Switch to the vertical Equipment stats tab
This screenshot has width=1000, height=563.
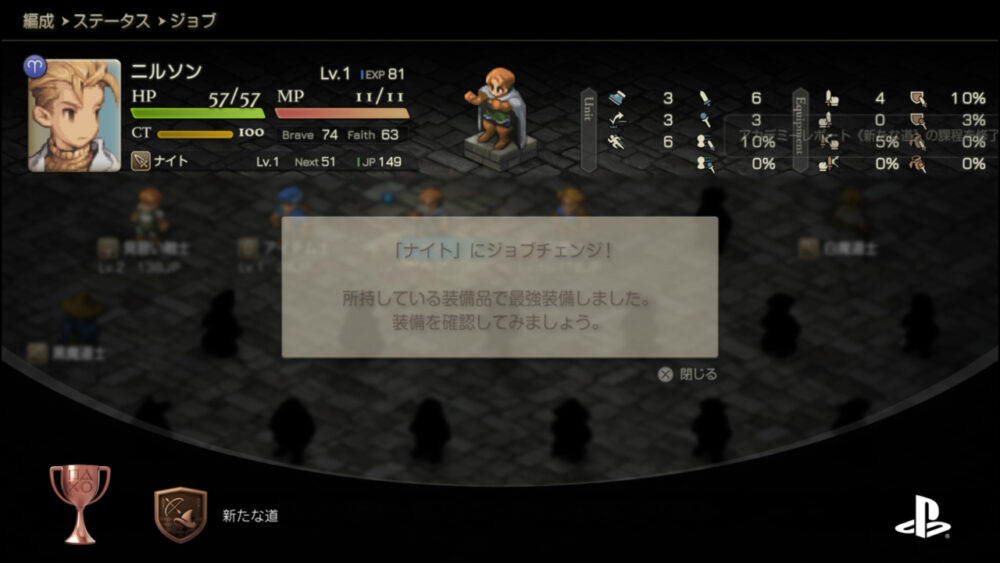[x=800, y=130]
